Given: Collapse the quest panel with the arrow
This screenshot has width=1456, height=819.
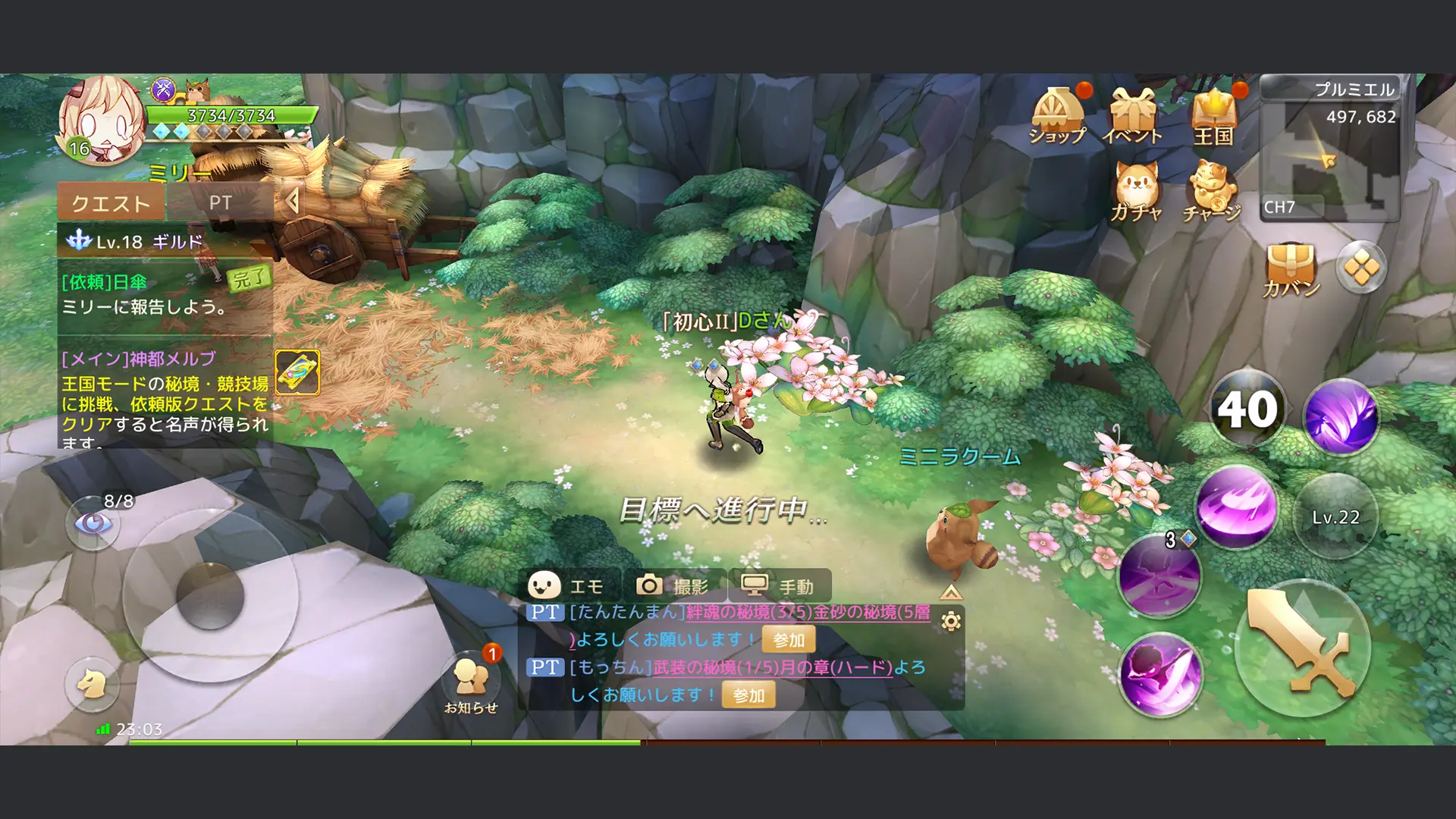Looking at the screenshot, I should pos(292,201).
